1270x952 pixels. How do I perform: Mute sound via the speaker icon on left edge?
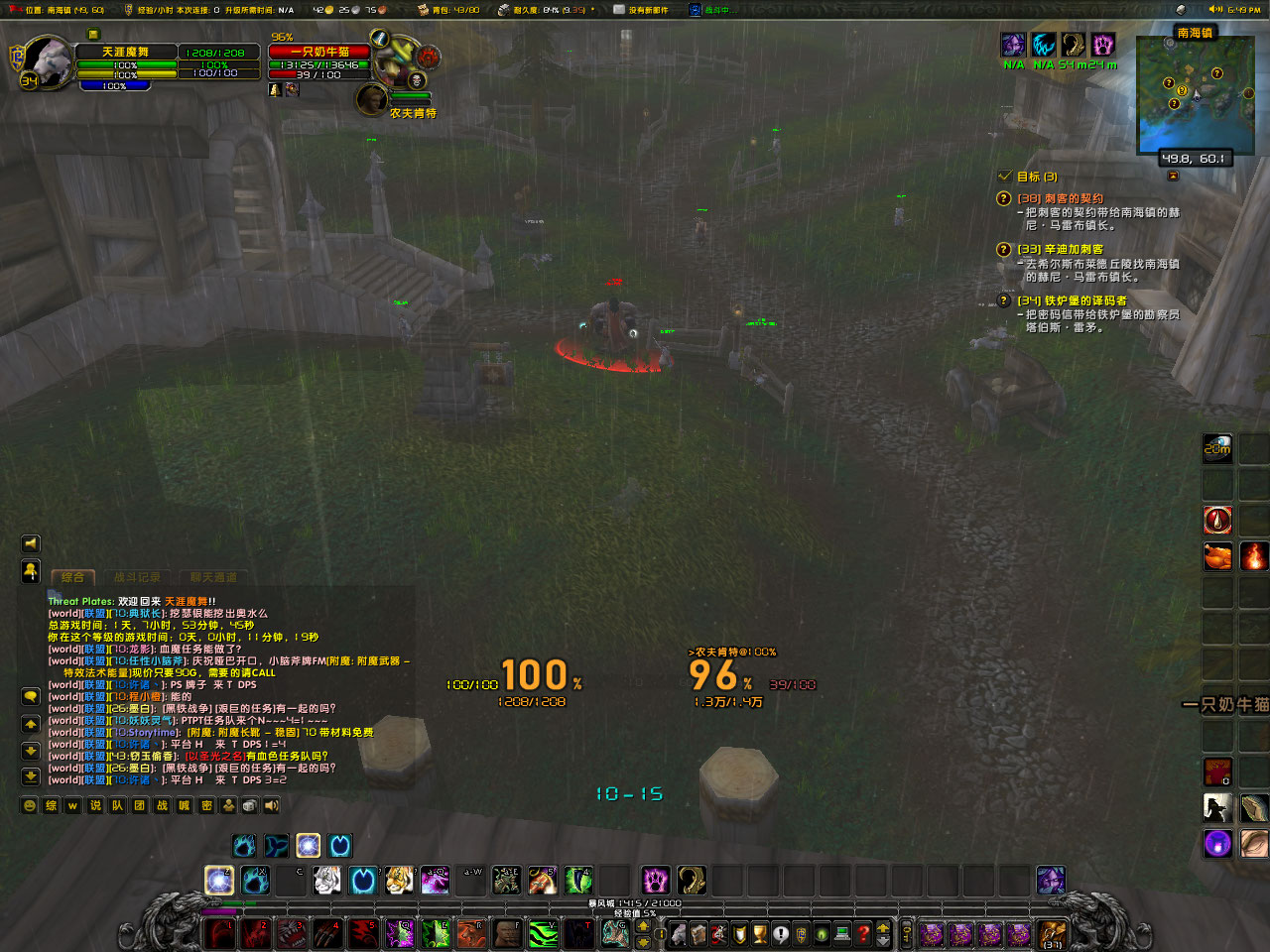click(31, 543)
